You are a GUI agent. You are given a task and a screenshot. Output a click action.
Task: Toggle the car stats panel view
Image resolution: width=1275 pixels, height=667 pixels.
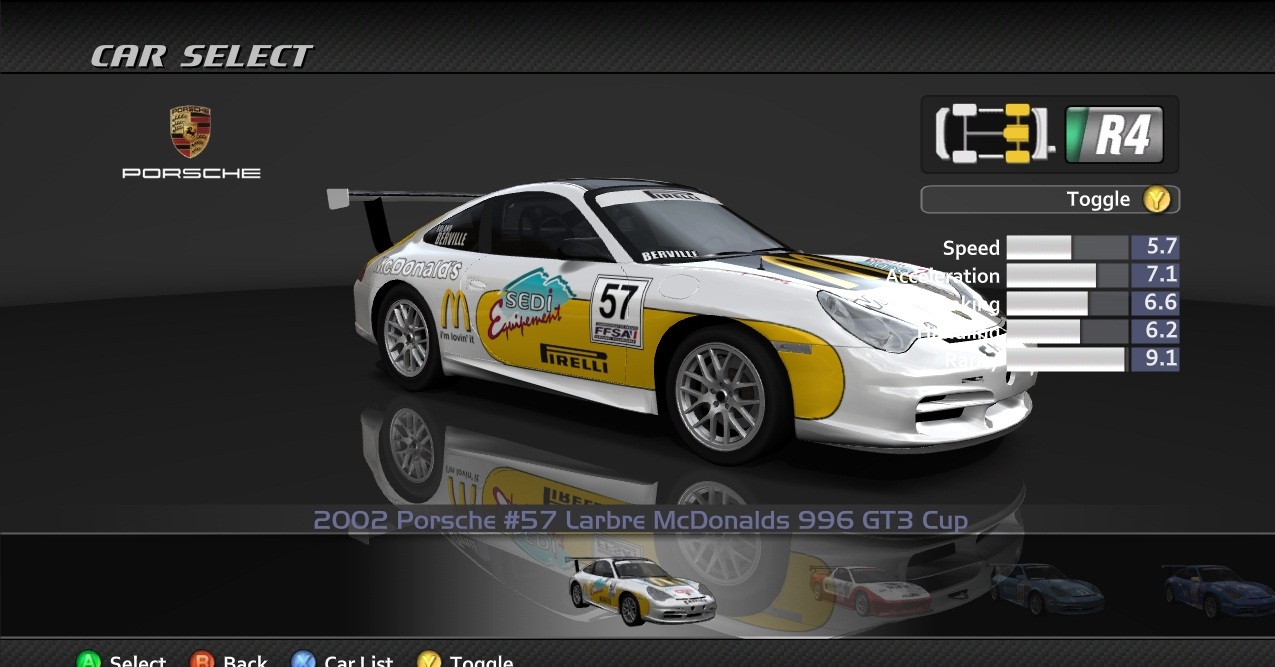(1049, 199)
